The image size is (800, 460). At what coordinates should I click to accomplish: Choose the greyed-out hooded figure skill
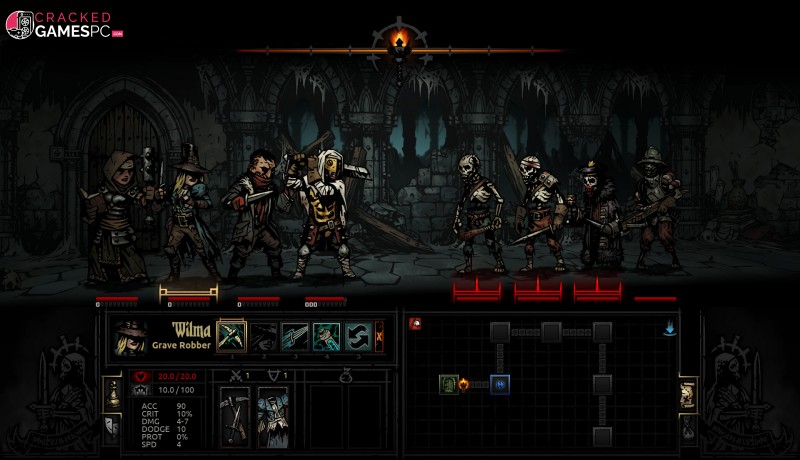pos(263,336)
